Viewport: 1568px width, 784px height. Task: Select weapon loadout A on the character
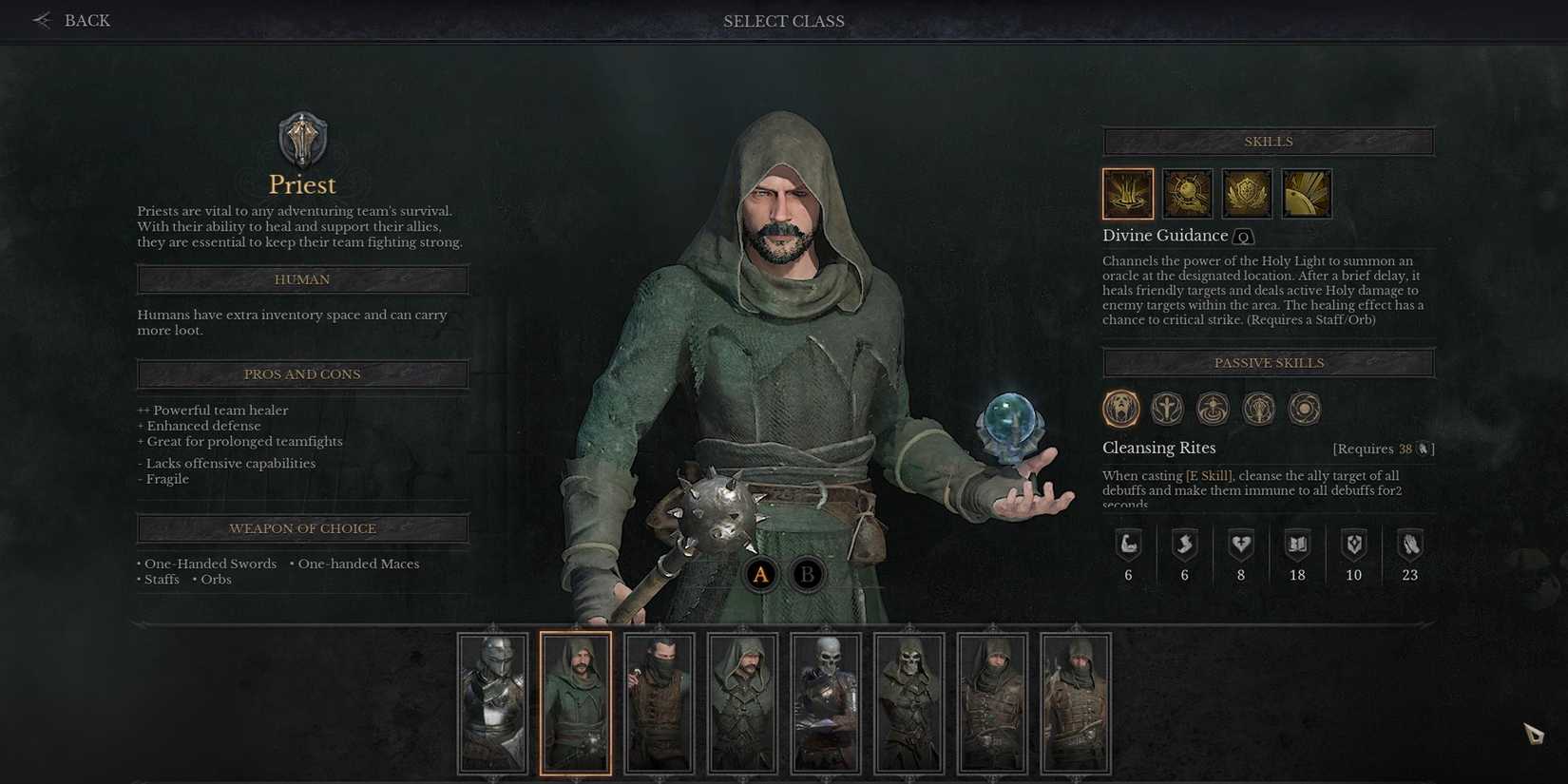click(760, 574)
